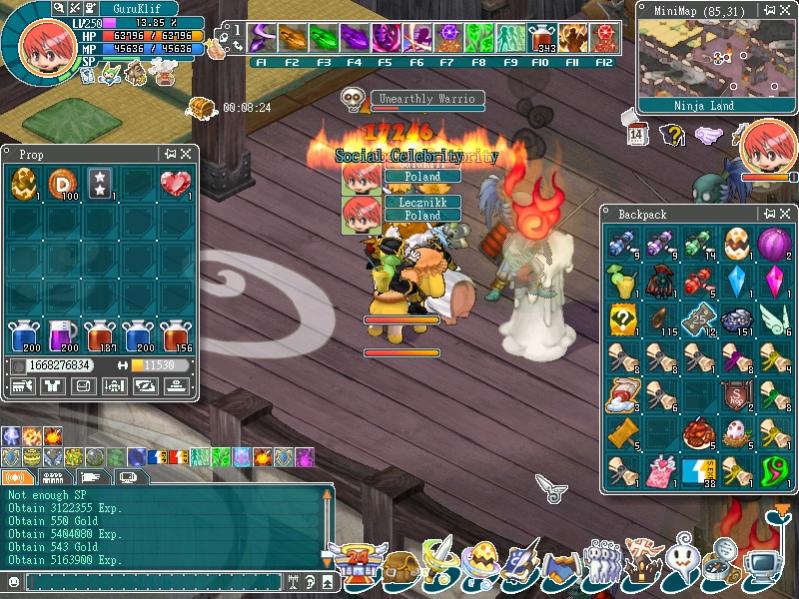Image resolution: width=799 pixels, height=599 pixels.
Task: Pick the blue crystal in Backpack
Action: 735,281
